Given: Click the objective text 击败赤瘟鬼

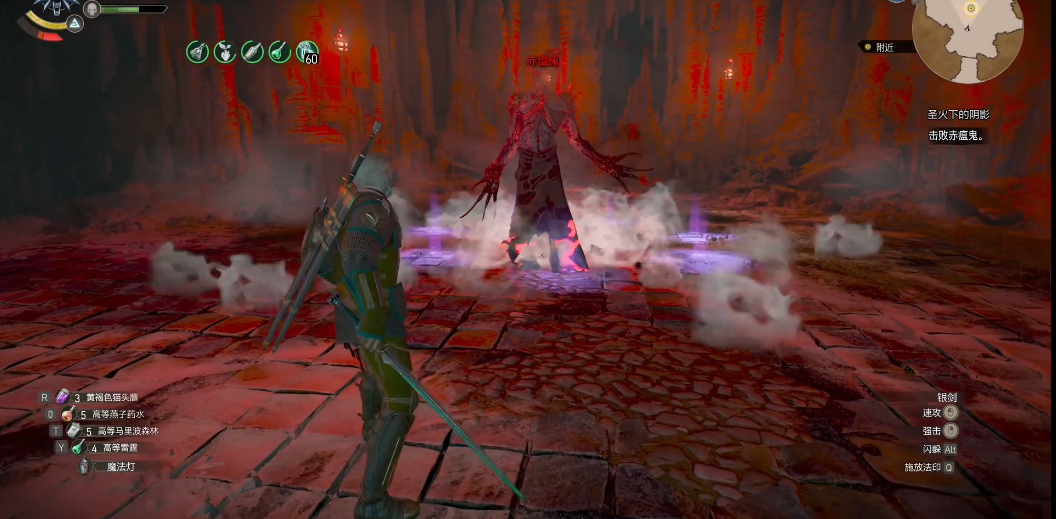Looking at the screenshot, I should click(957, 136).
